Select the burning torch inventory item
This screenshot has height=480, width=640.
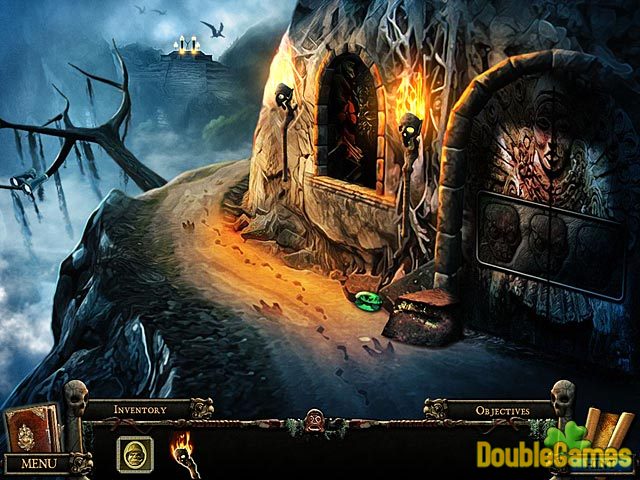(182, 450)
